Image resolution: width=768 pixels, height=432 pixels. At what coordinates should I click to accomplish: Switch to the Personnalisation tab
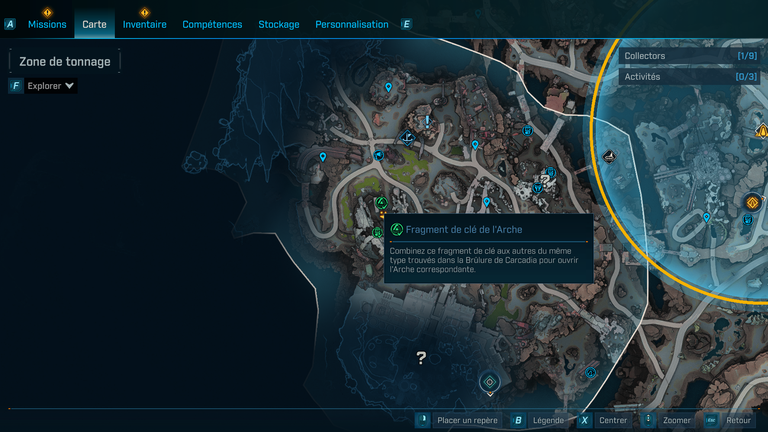click(x=351, y=24)
